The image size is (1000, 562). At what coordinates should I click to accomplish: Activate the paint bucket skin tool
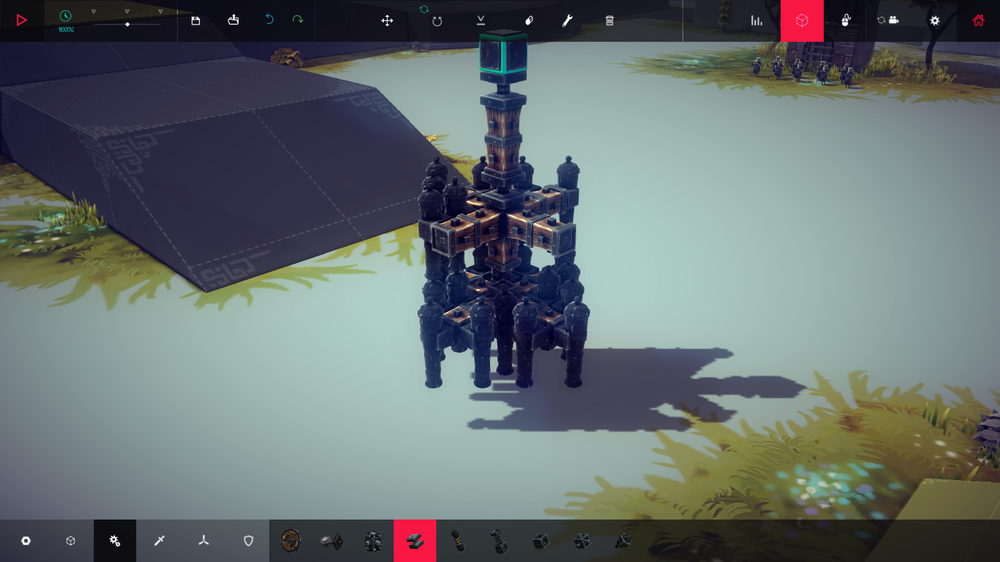[x=529, y=20]
